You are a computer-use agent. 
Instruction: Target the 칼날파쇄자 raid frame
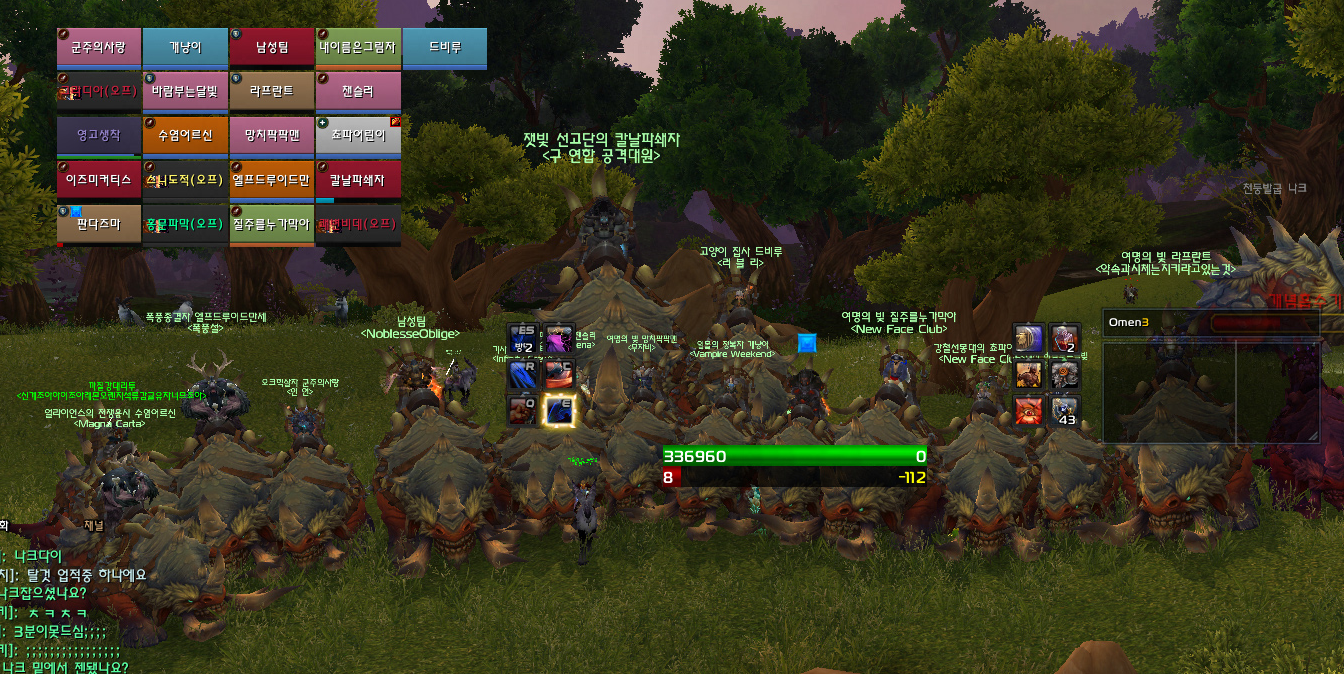[358, 180]
